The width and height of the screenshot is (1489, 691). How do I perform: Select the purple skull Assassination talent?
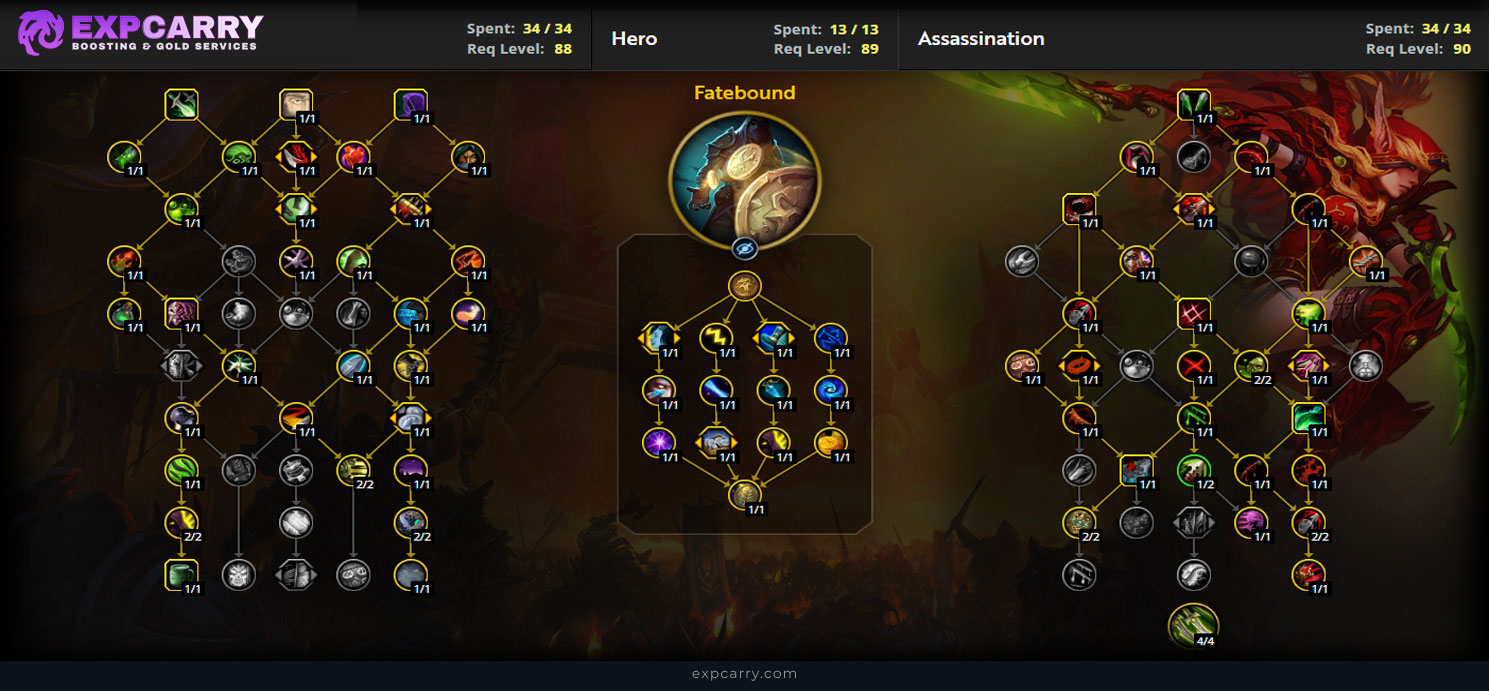tap(1251, 522)
